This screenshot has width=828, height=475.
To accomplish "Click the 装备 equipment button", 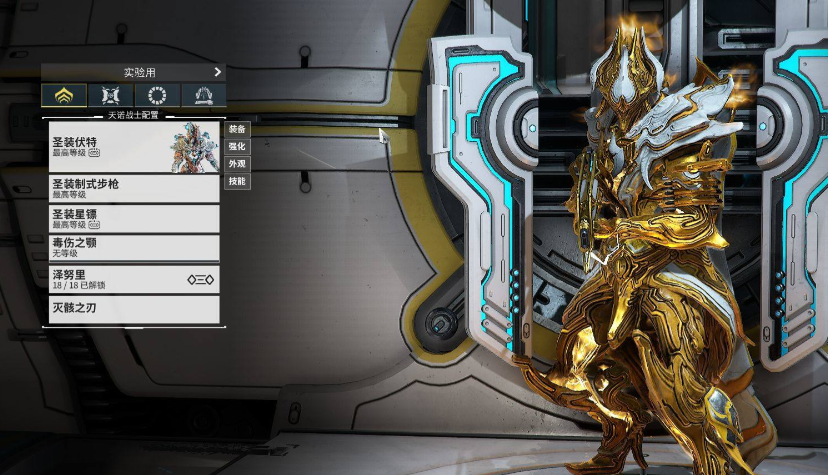I will pos(237,129).
